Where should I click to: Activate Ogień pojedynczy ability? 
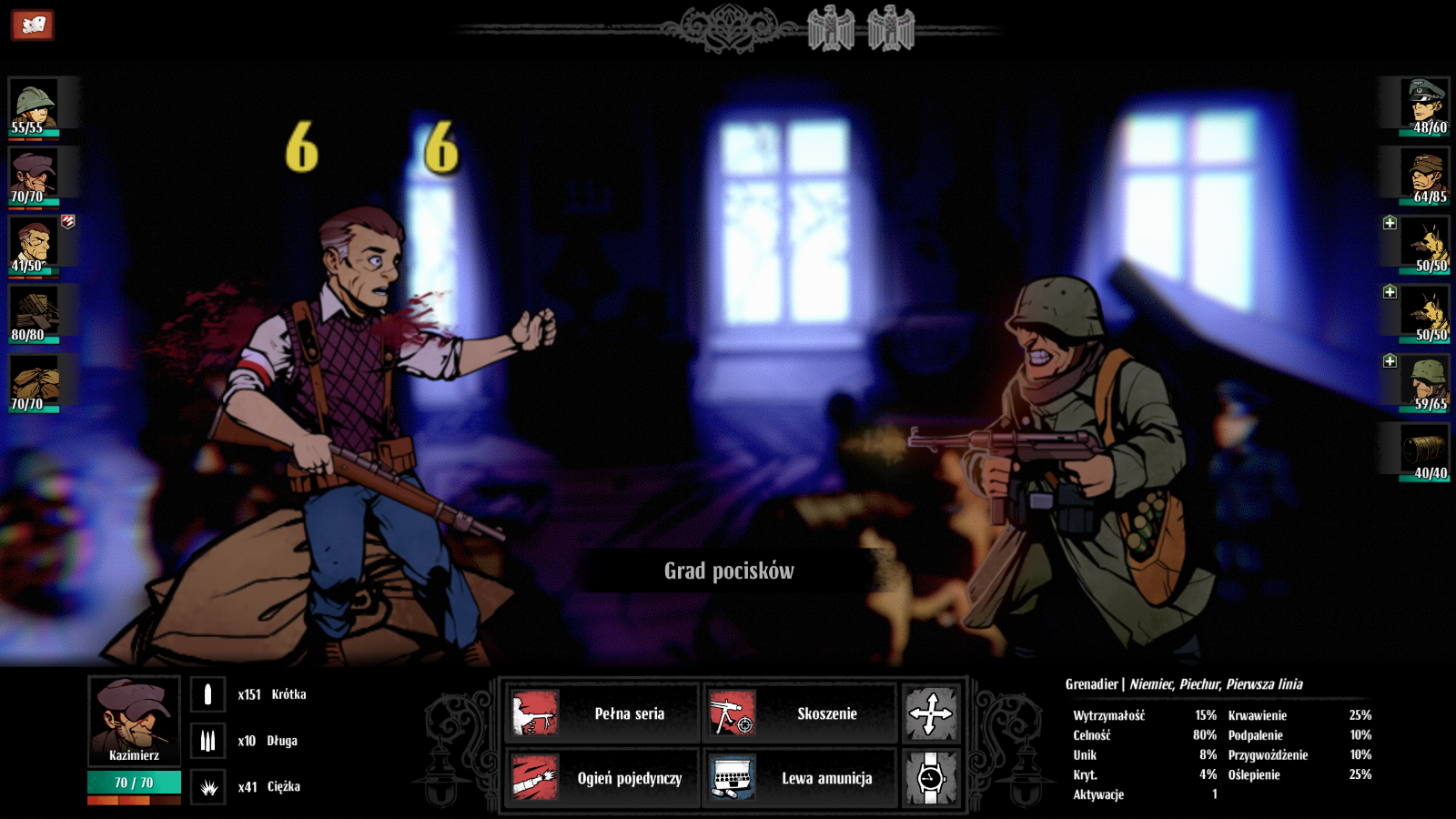602,778
